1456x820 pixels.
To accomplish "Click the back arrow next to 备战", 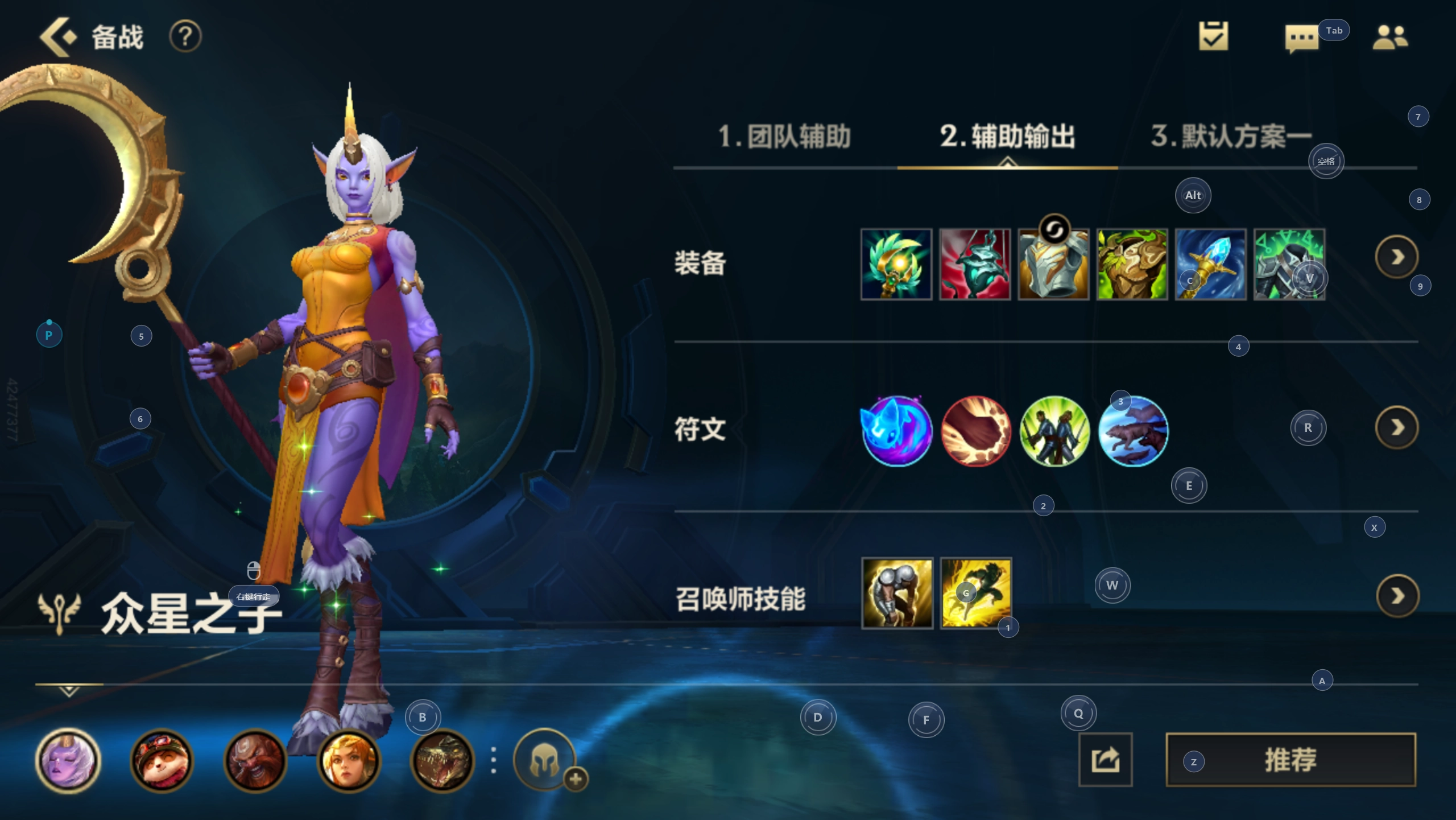I will tap(56, 36).
